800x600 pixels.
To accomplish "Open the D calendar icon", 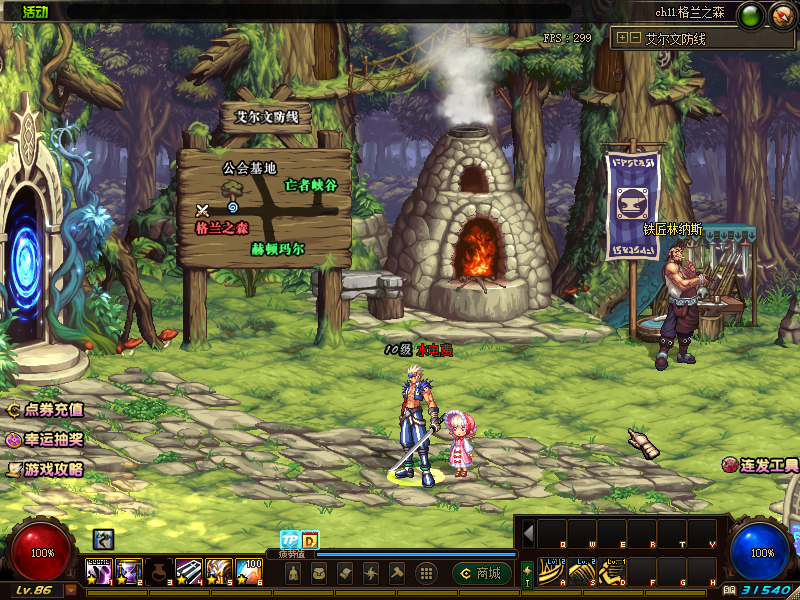I will pos(309,540).
